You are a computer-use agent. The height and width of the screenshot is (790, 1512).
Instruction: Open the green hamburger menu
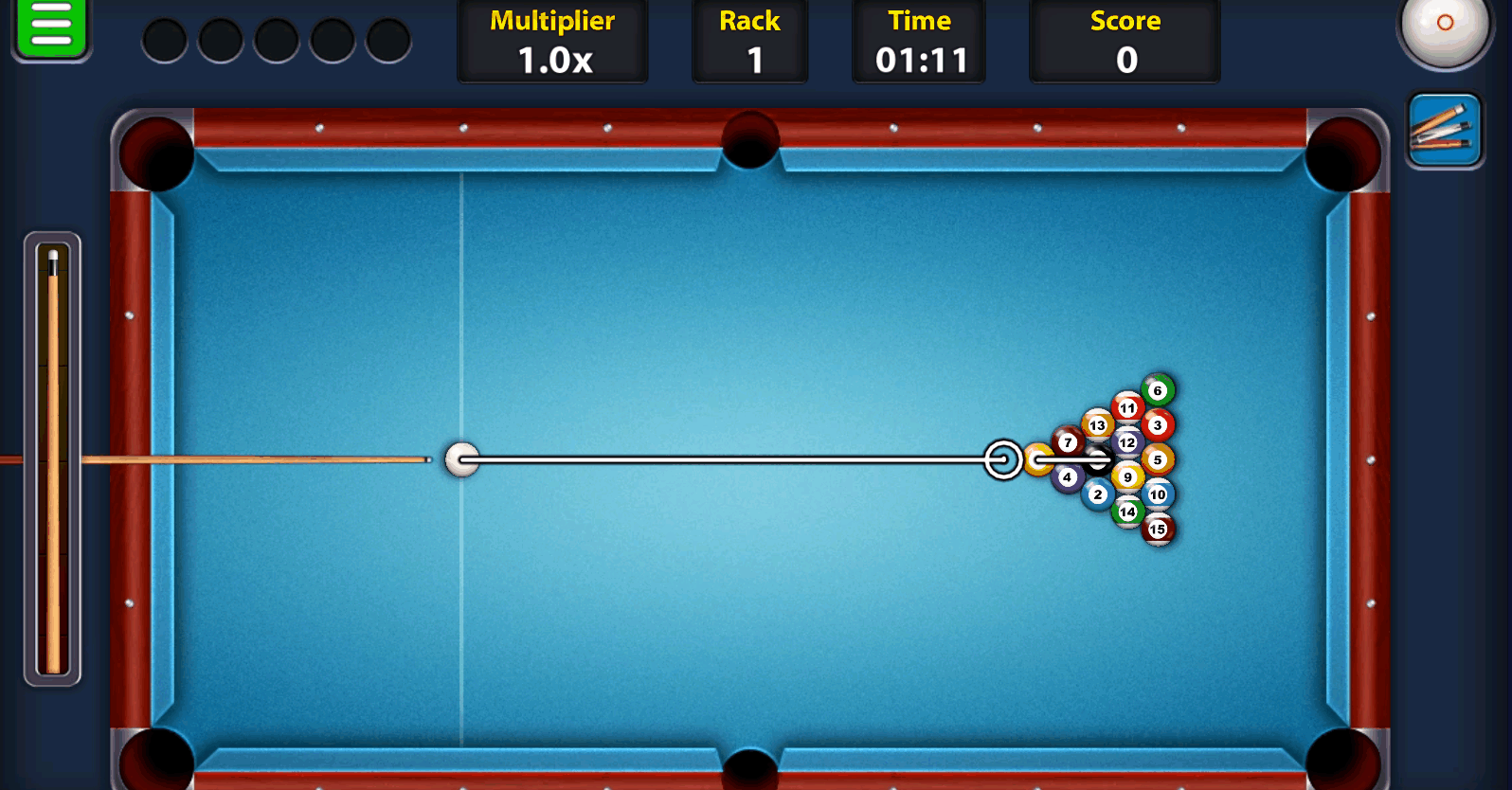52,31
